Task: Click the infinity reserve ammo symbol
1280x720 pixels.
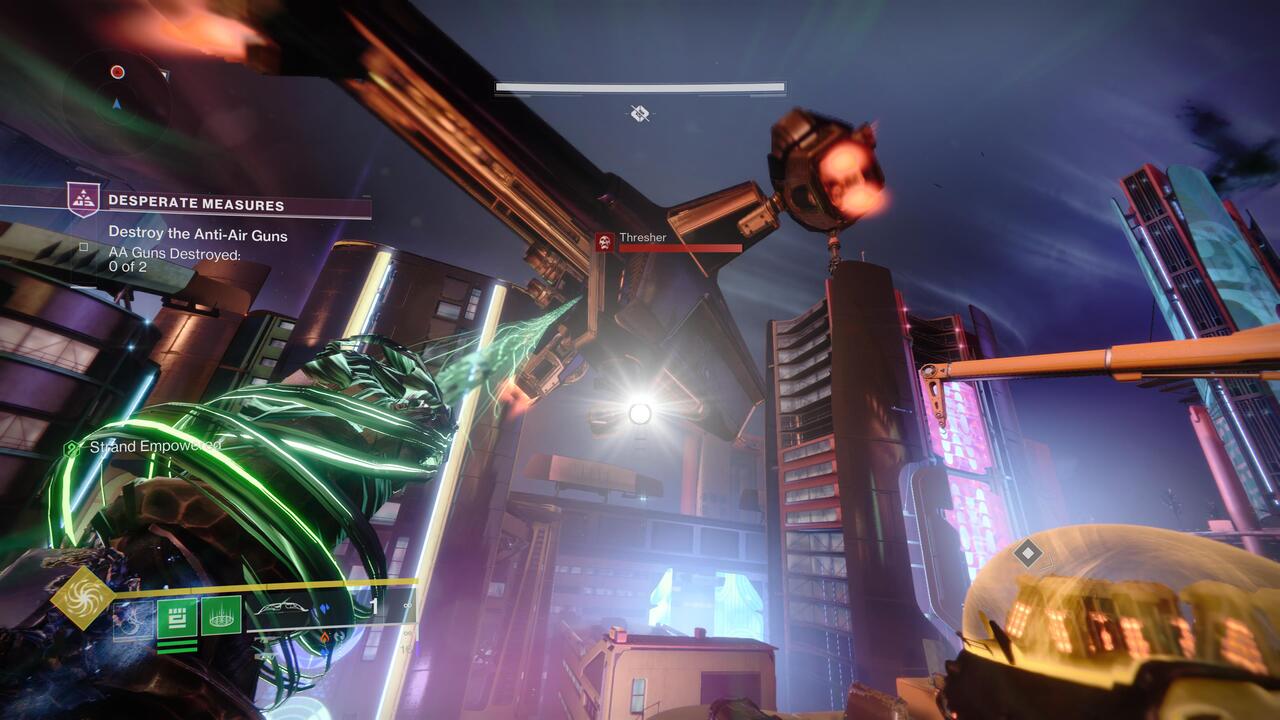Action: point(406,606)
